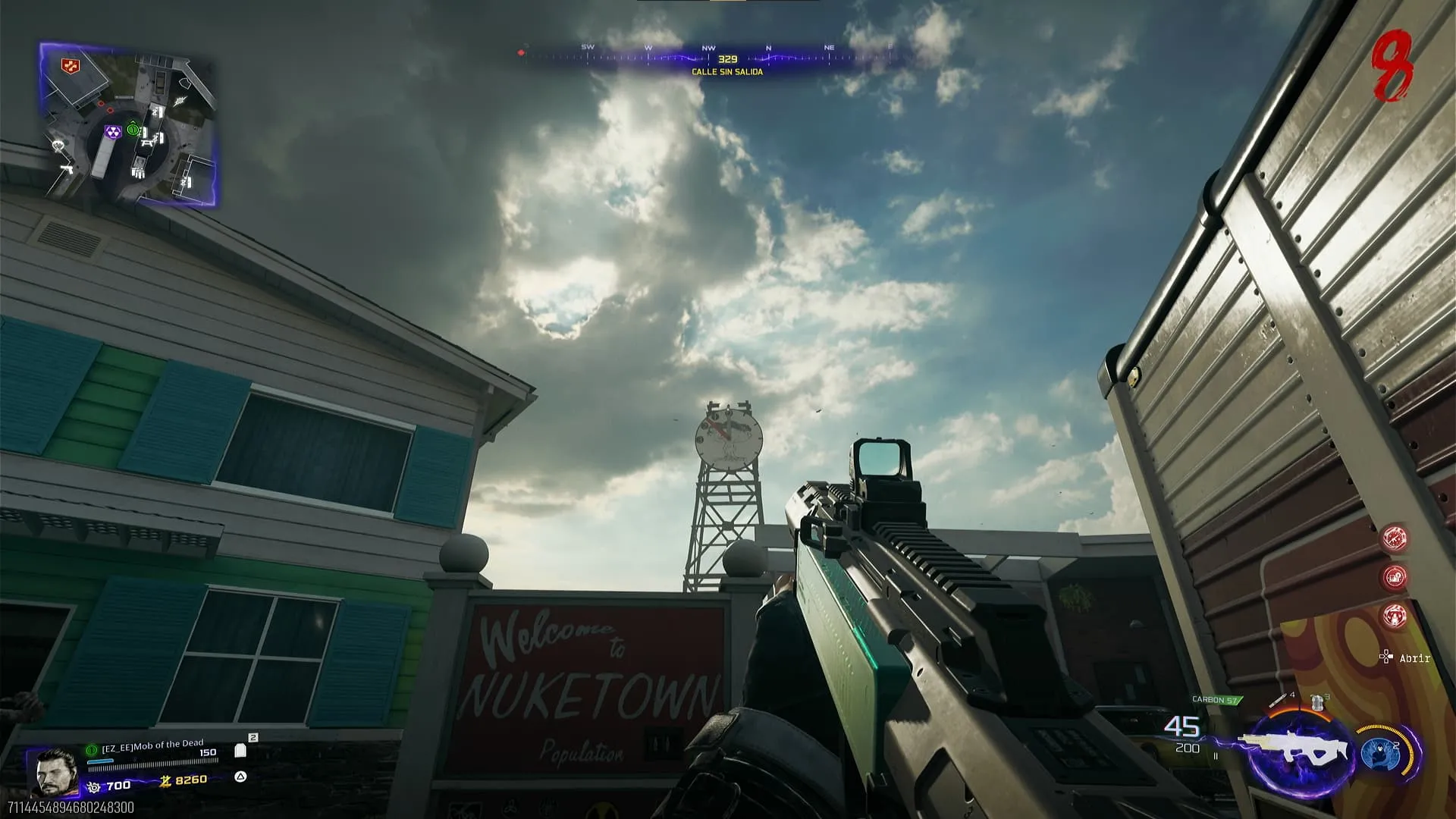Click the player character portrait
The height and width of the screenshot is (819, 1456).
pyautogui.click(x=55, y=771)
